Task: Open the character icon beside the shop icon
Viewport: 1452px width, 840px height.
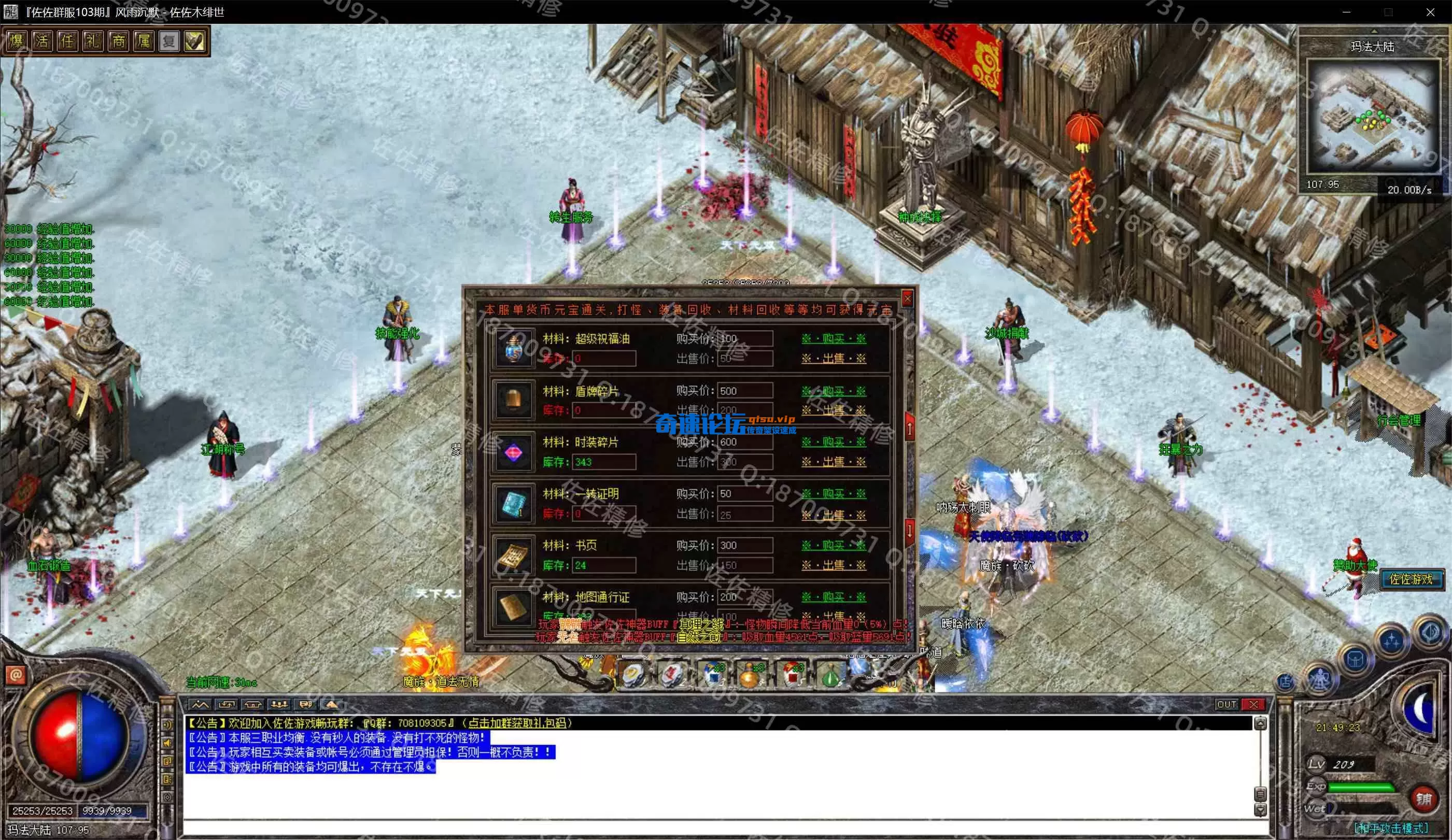Action: click(1320, 680)
